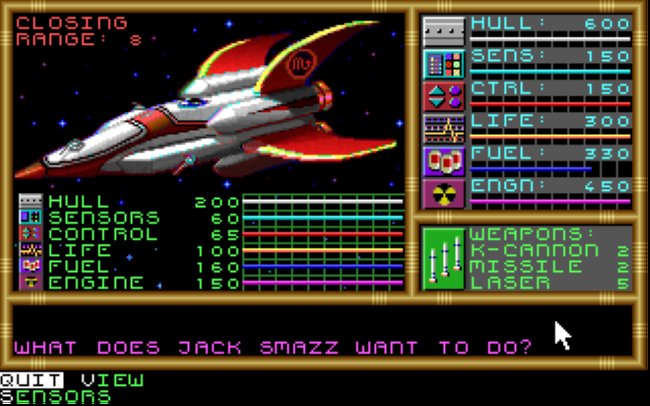Select the QUIT menu option
Viewport: 650px width, 406px height.
click(x=30, y=380)
